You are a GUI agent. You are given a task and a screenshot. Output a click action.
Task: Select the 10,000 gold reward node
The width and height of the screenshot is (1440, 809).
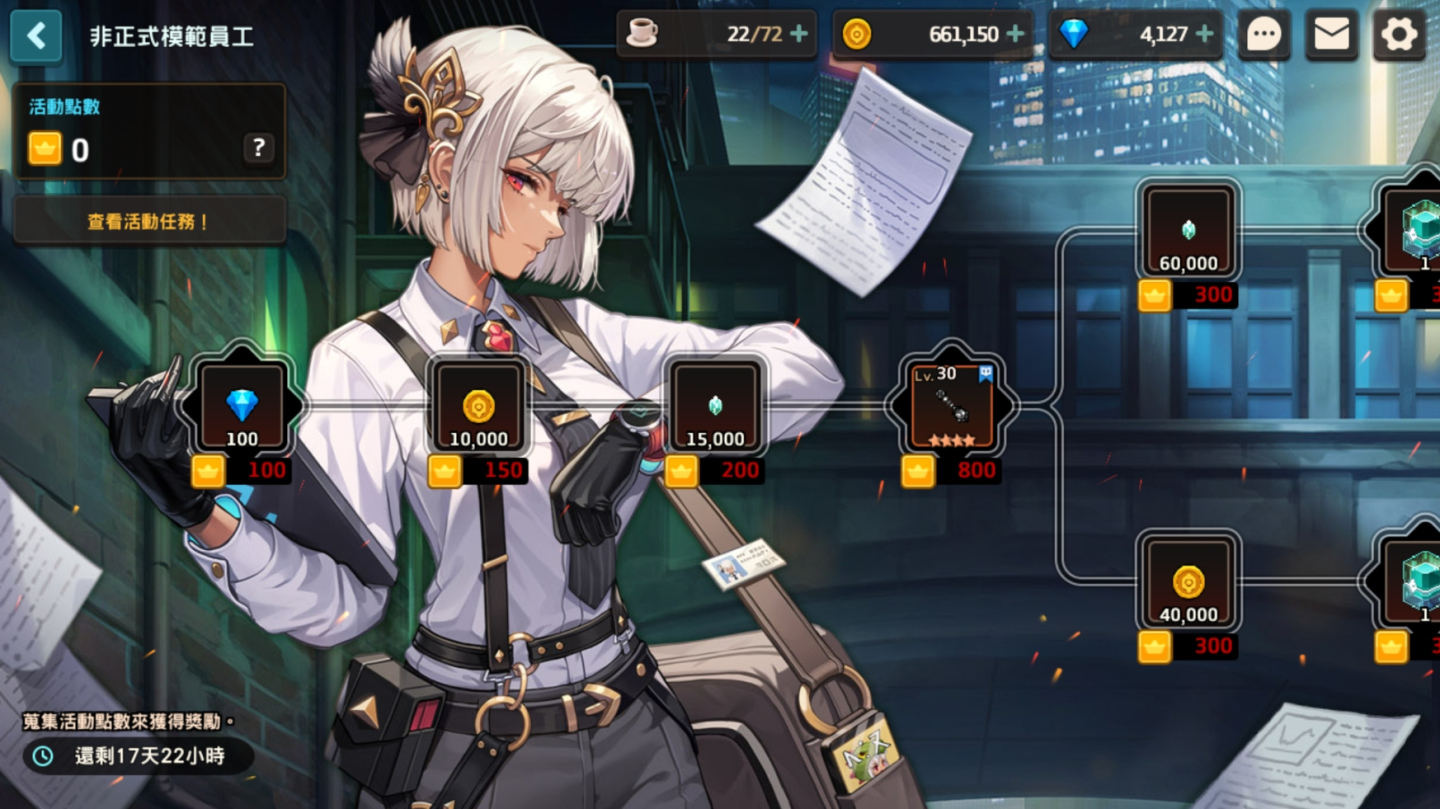(x=478, y=406)
